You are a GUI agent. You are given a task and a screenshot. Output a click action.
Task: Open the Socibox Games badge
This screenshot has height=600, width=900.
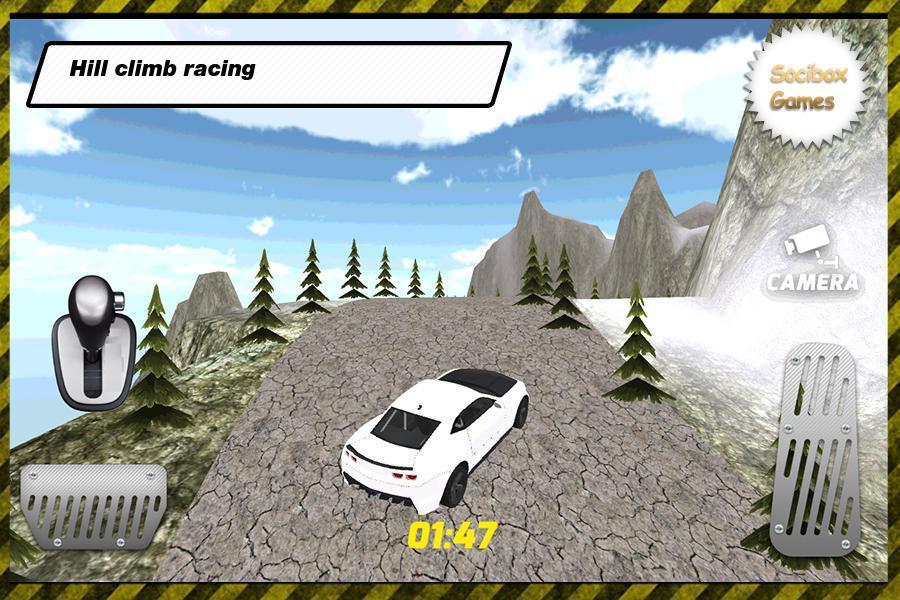pos(806,87)
